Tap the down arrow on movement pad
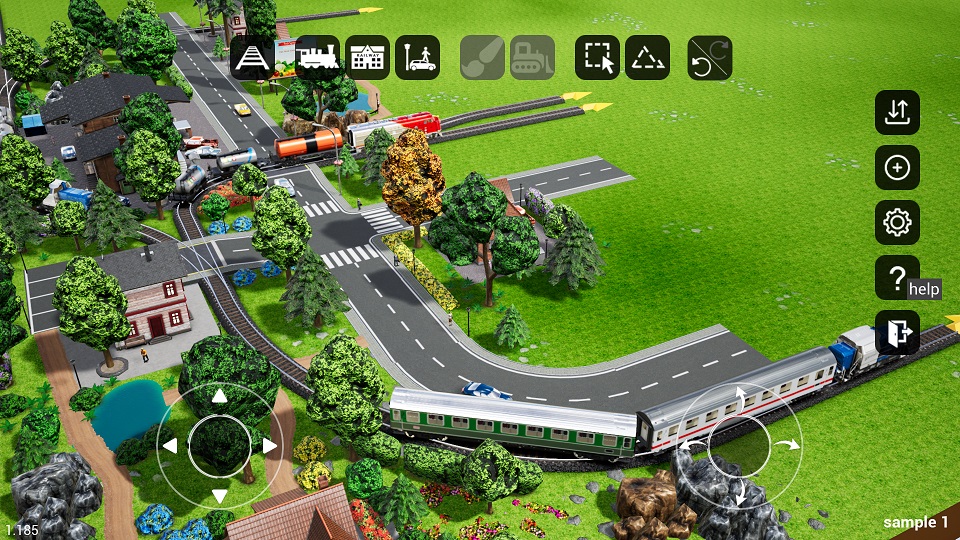This screenshot has height=540, width=960. [219, 495]
